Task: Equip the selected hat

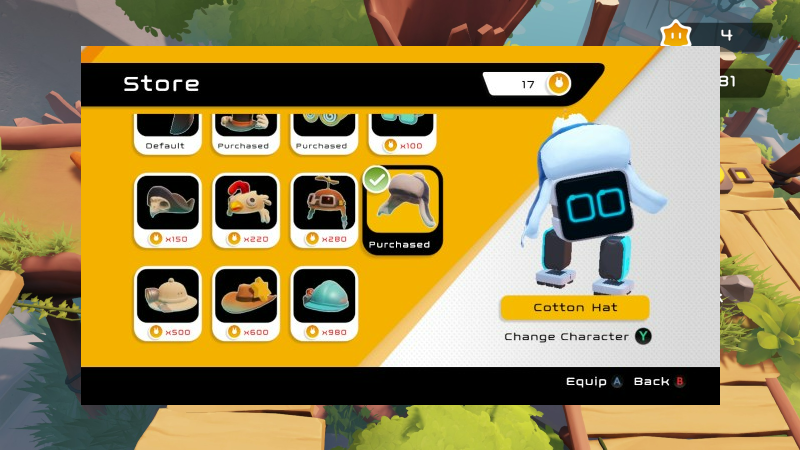Action: pos(595,382)
